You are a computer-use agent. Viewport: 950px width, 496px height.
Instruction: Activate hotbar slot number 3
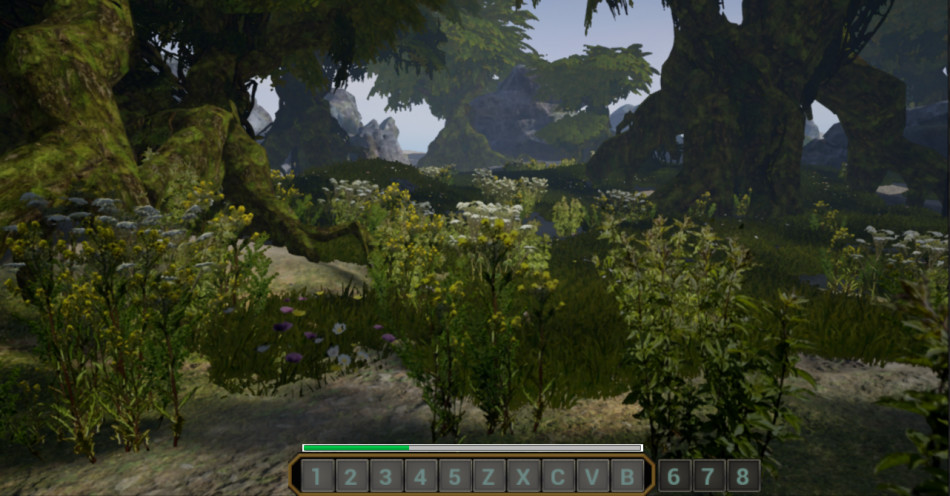tap(386, 476)
